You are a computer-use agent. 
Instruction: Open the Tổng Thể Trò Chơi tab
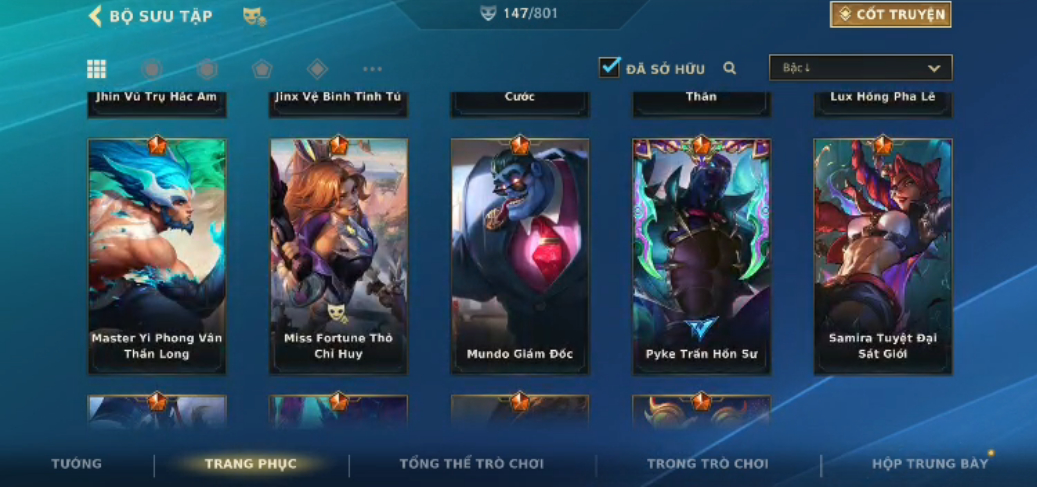pos(471,464)
